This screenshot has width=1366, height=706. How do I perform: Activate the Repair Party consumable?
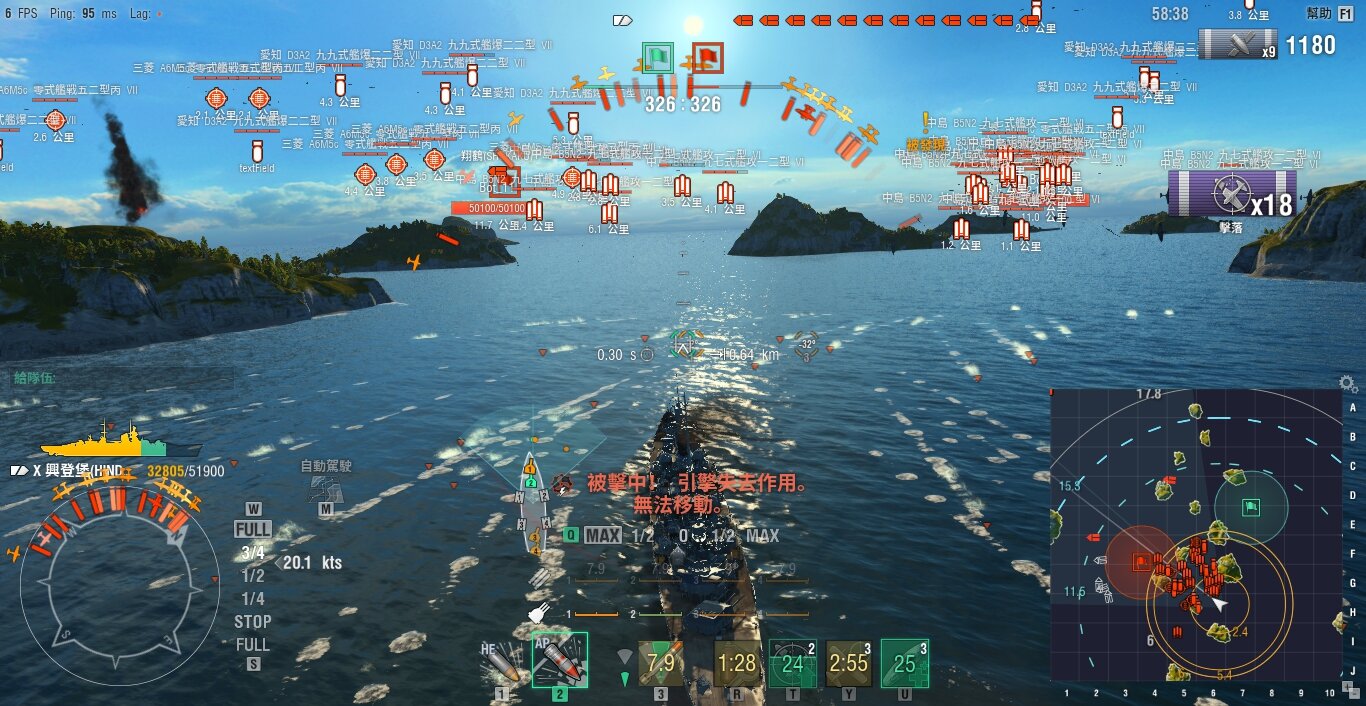pos(905,662)
